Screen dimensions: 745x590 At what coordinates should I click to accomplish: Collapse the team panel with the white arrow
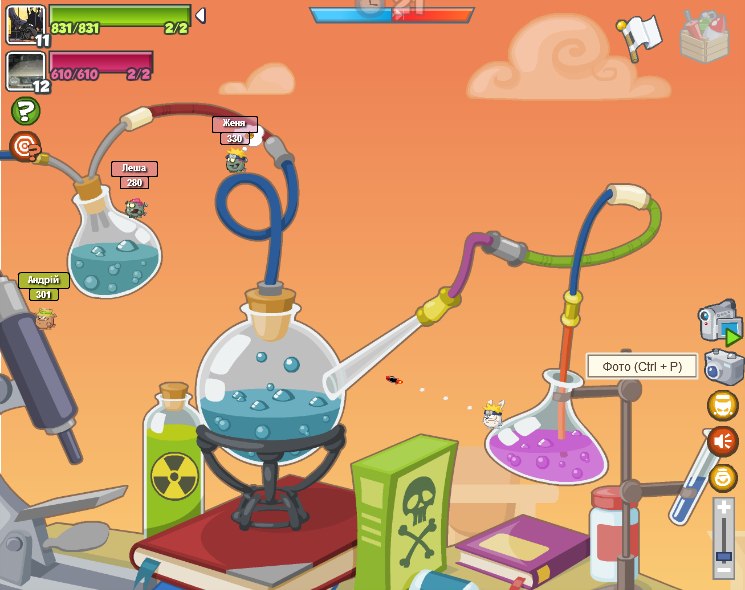pyautogui.click(x=200, y=15)
